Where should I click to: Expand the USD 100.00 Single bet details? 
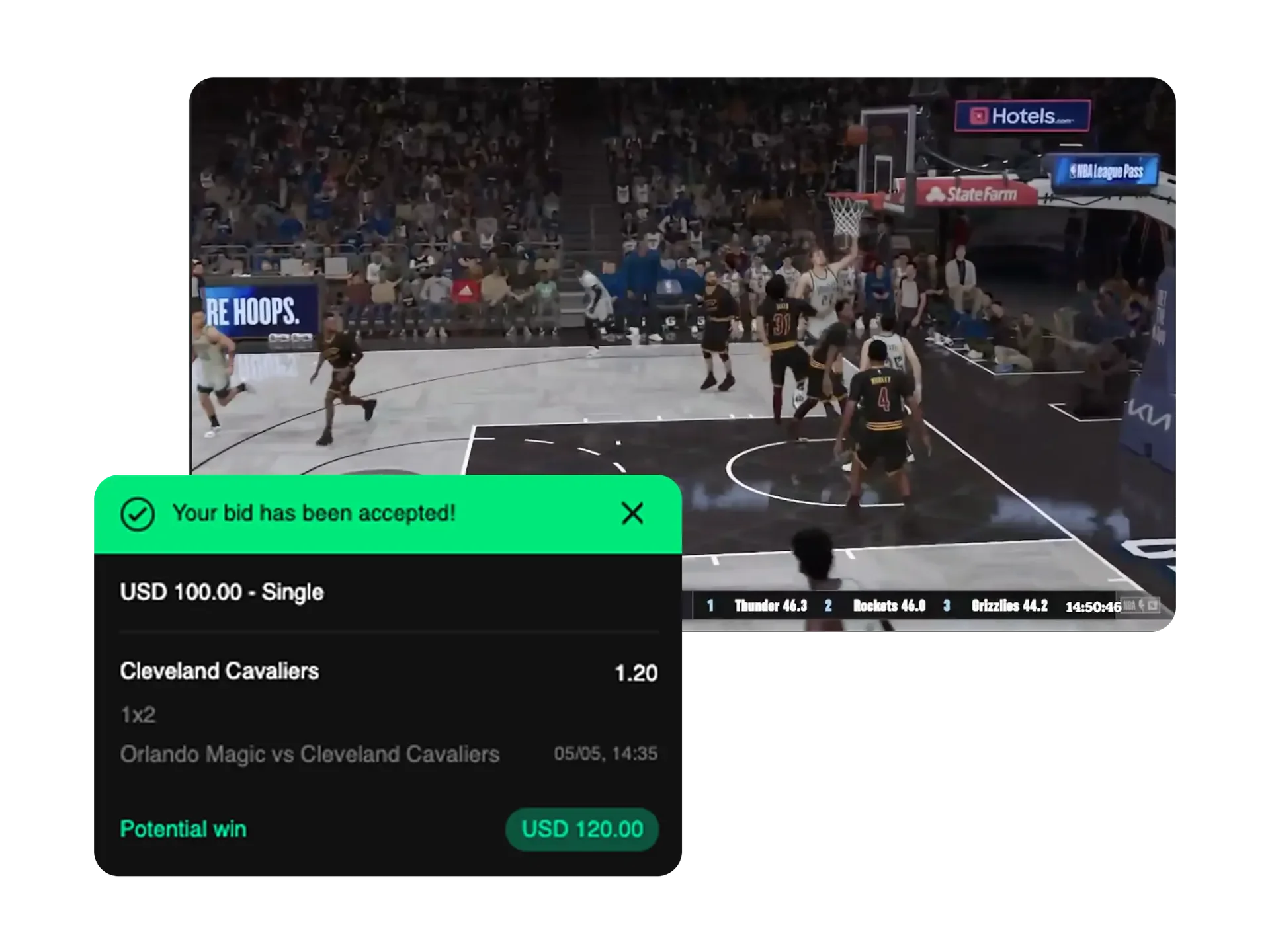(222, 593)
